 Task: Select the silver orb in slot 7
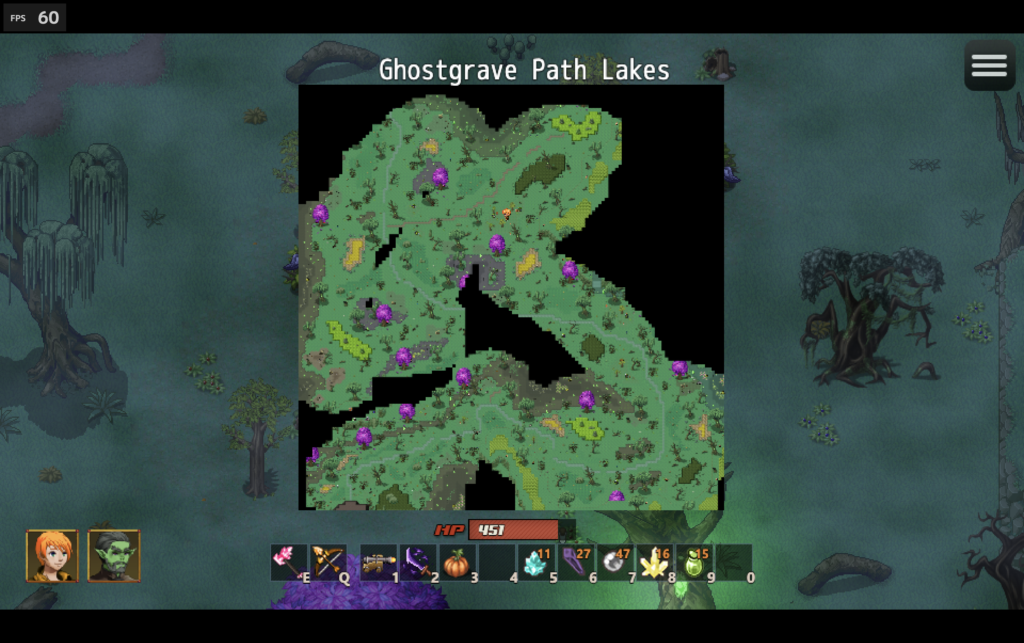tap(615, 563)
